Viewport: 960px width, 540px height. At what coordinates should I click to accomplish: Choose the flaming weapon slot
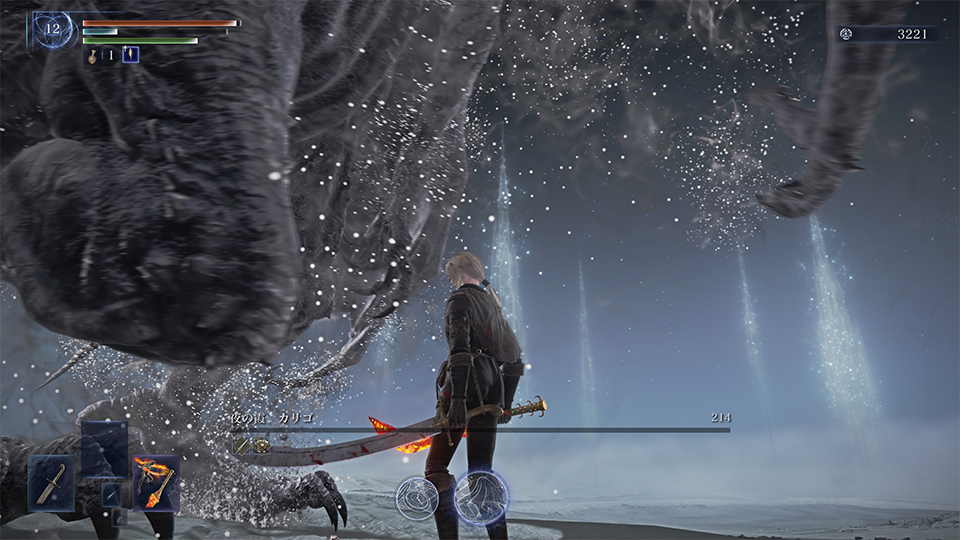point(155,482)
